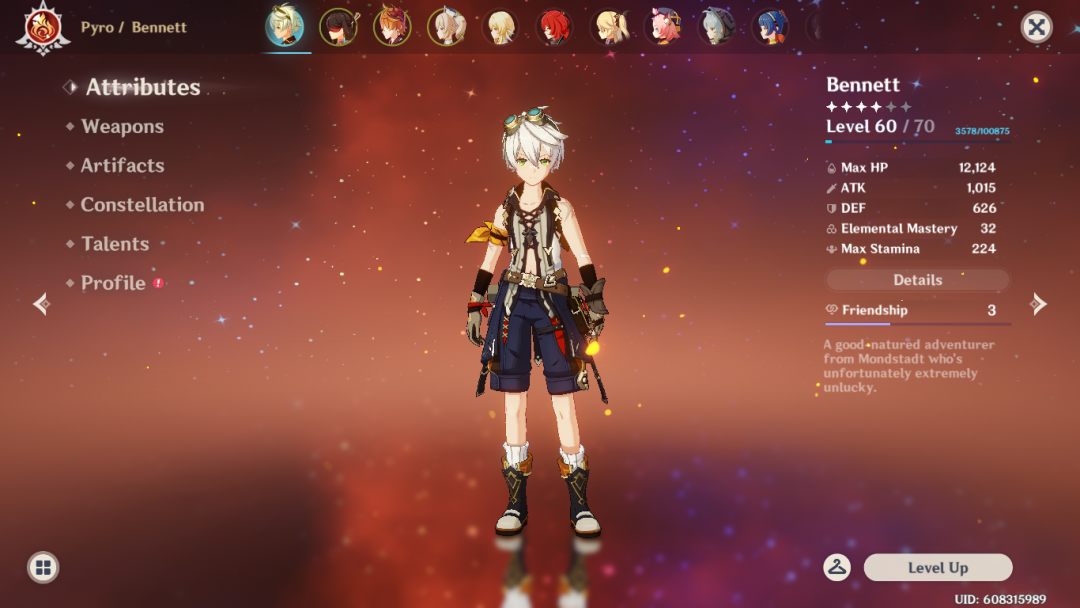This screenshot has height=608, width=1080.
Task: Click the Level Up button
Action: 937,568
